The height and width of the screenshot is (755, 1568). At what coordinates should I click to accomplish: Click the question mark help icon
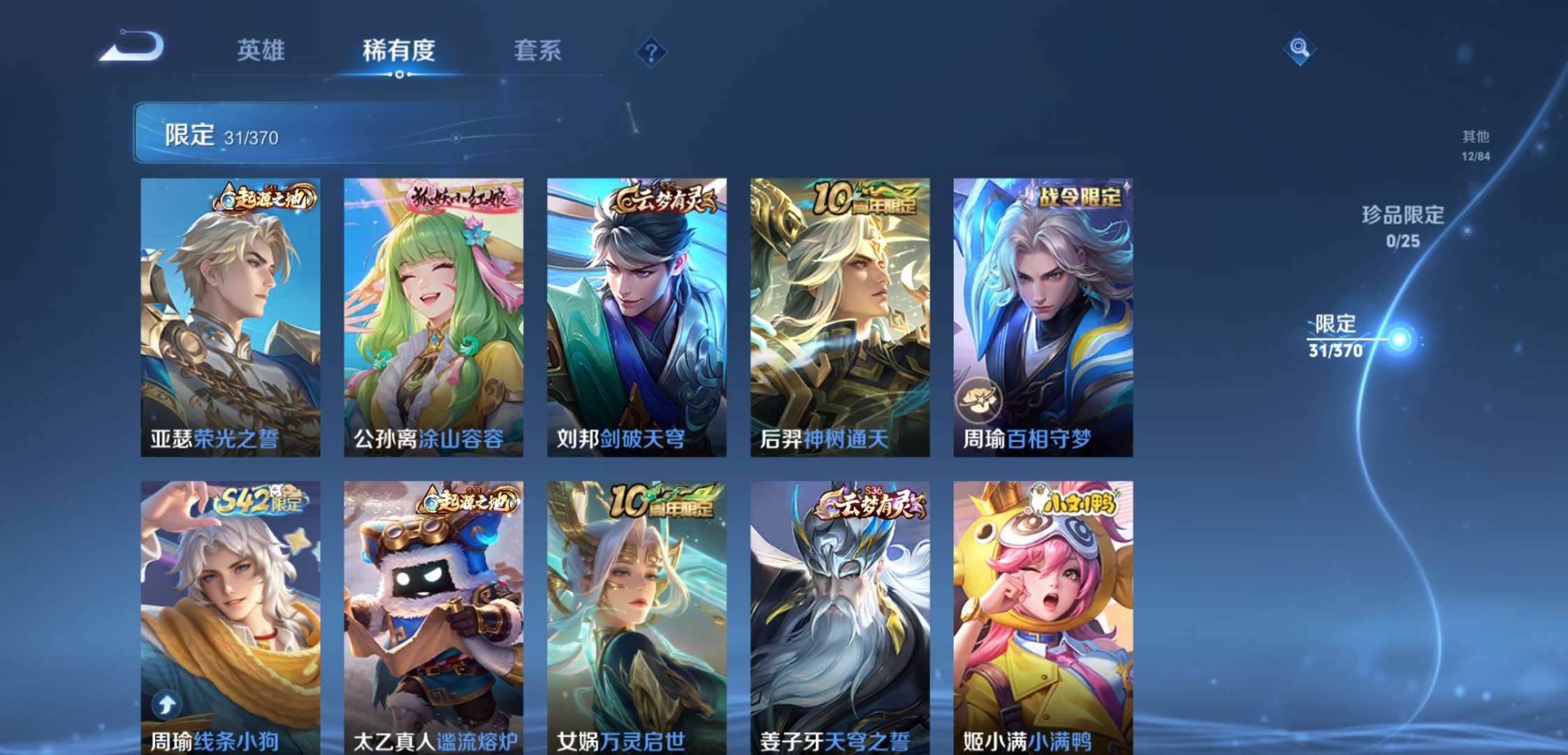point(650,50)
